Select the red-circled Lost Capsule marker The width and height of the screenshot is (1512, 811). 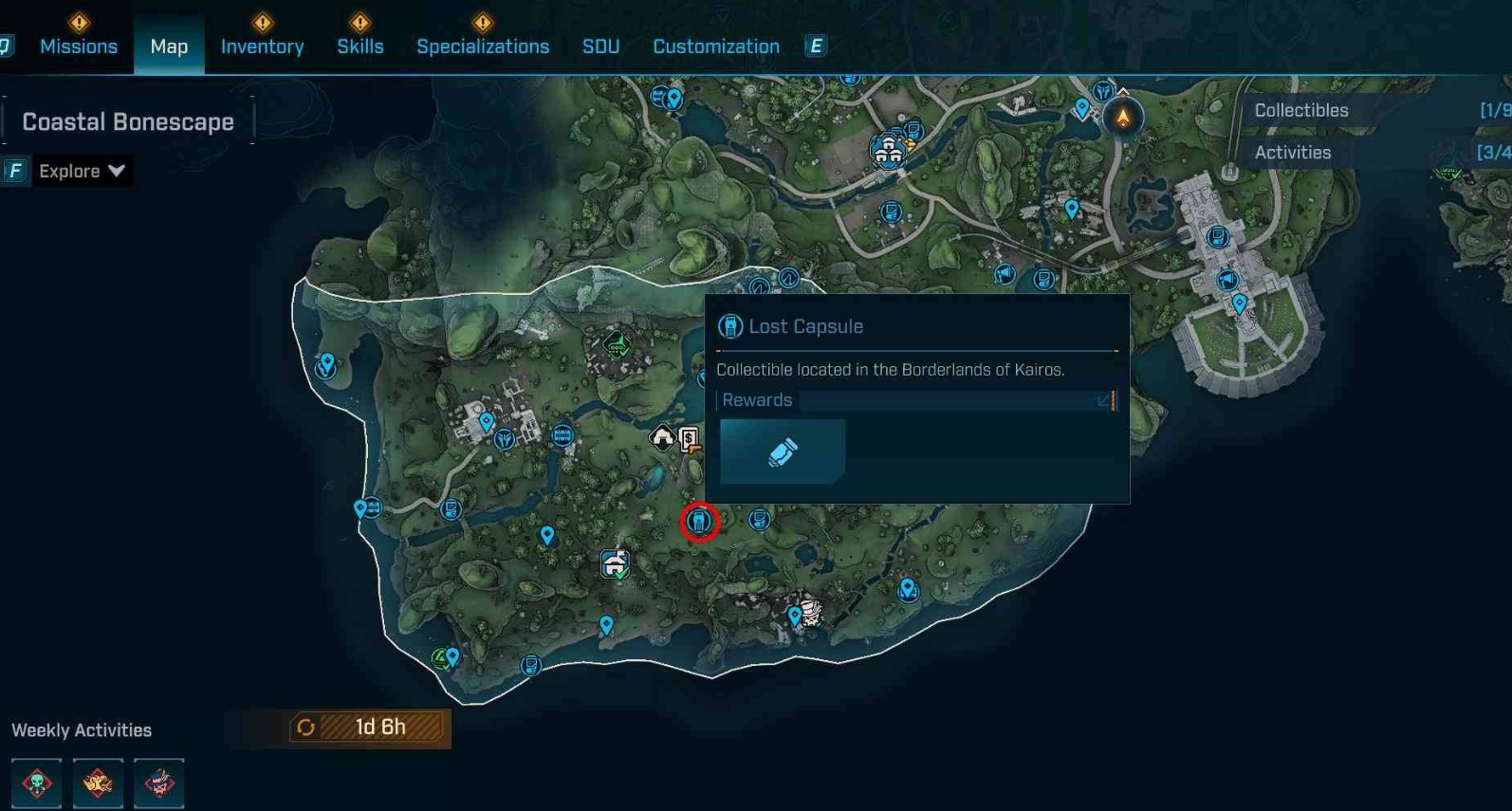pos(700,521)
